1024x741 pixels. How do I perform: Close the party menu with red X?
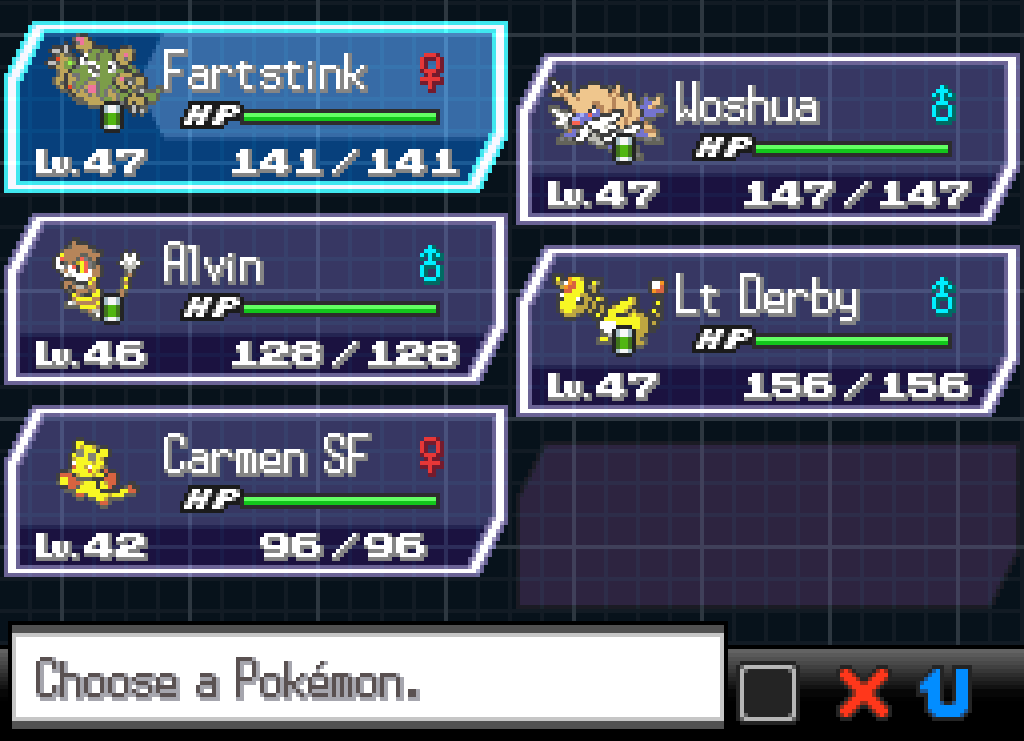(x=864, y=692)
